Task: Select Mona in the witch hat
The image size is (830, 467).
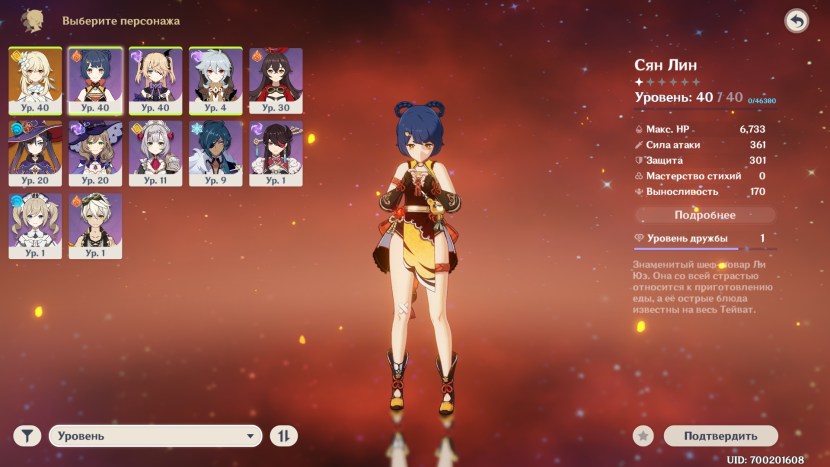Action: pos(35,151)
